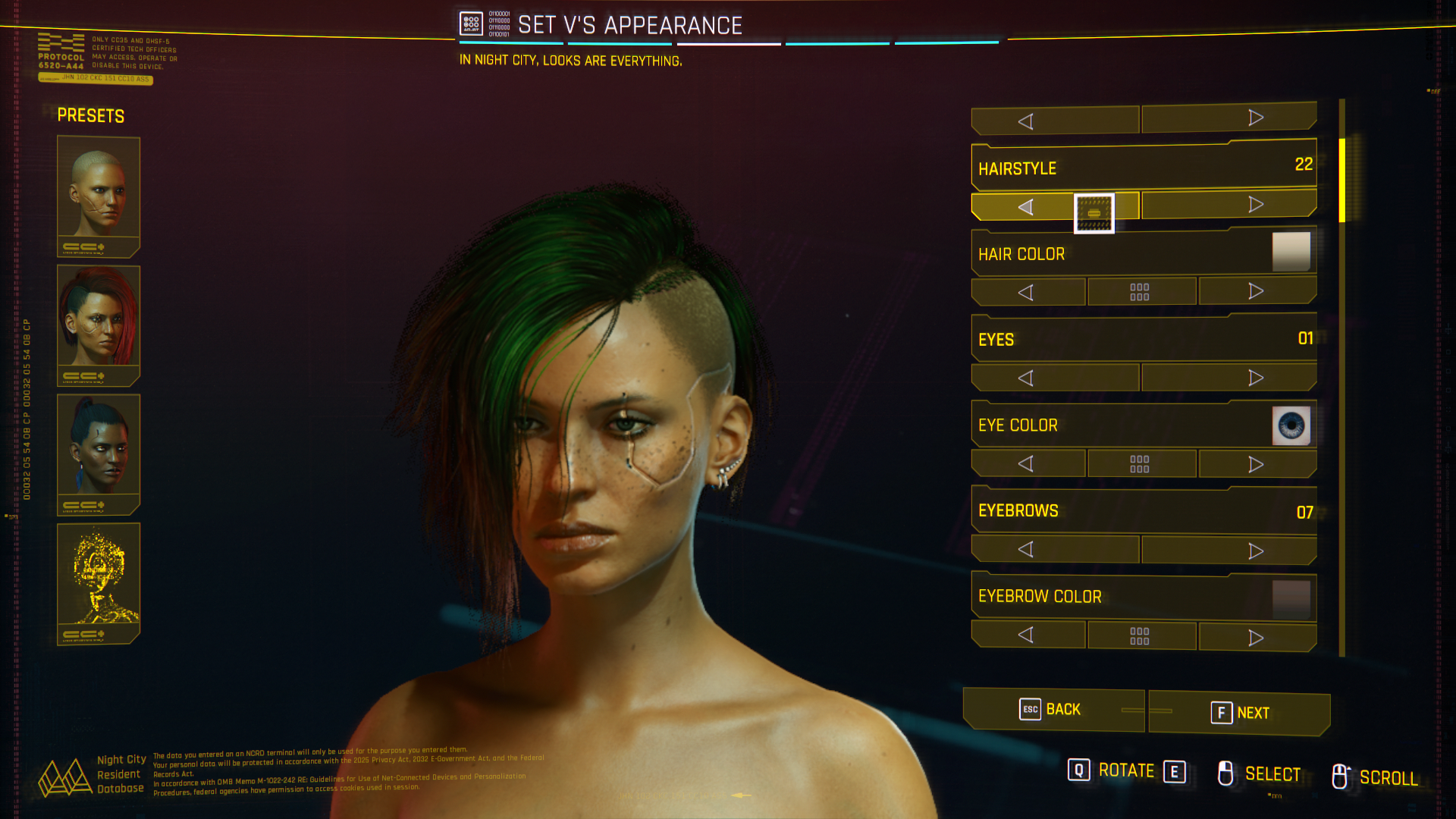Pick the dark-bun-hairstyle preset portrait
The height and width of the screenshot is (819, 1456).
point(99,453)
